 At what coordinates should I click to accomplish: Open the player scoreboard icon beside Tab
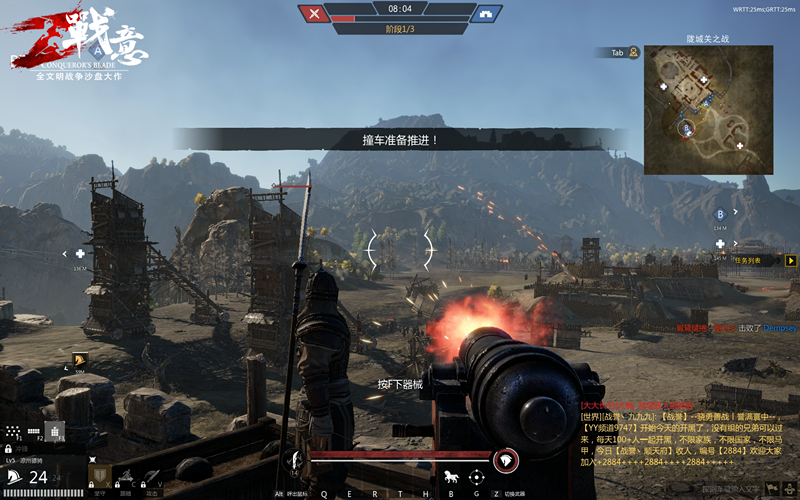[634, 52]
